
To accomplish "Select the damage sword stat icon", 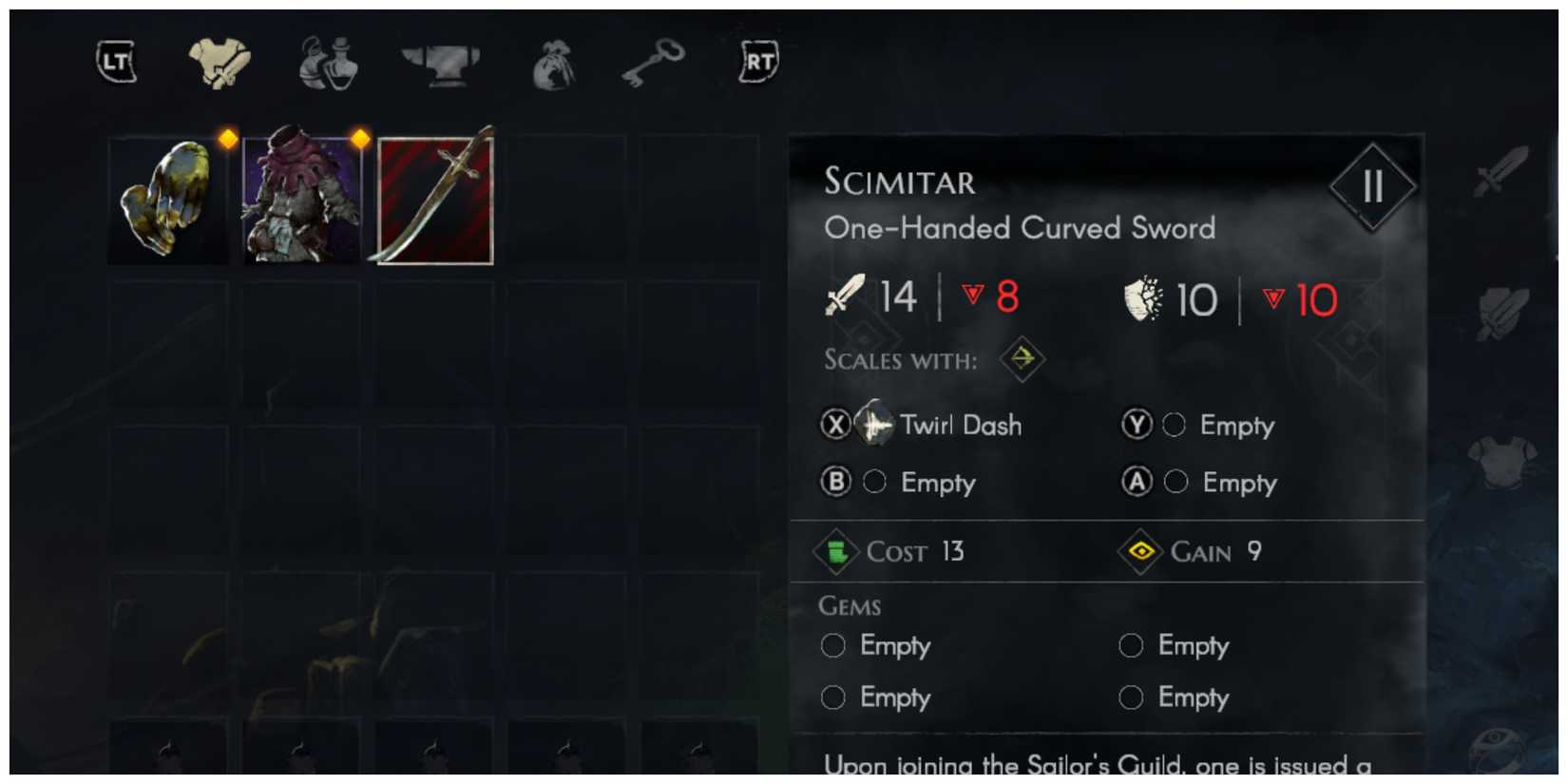I will click(x=847, y=295).
